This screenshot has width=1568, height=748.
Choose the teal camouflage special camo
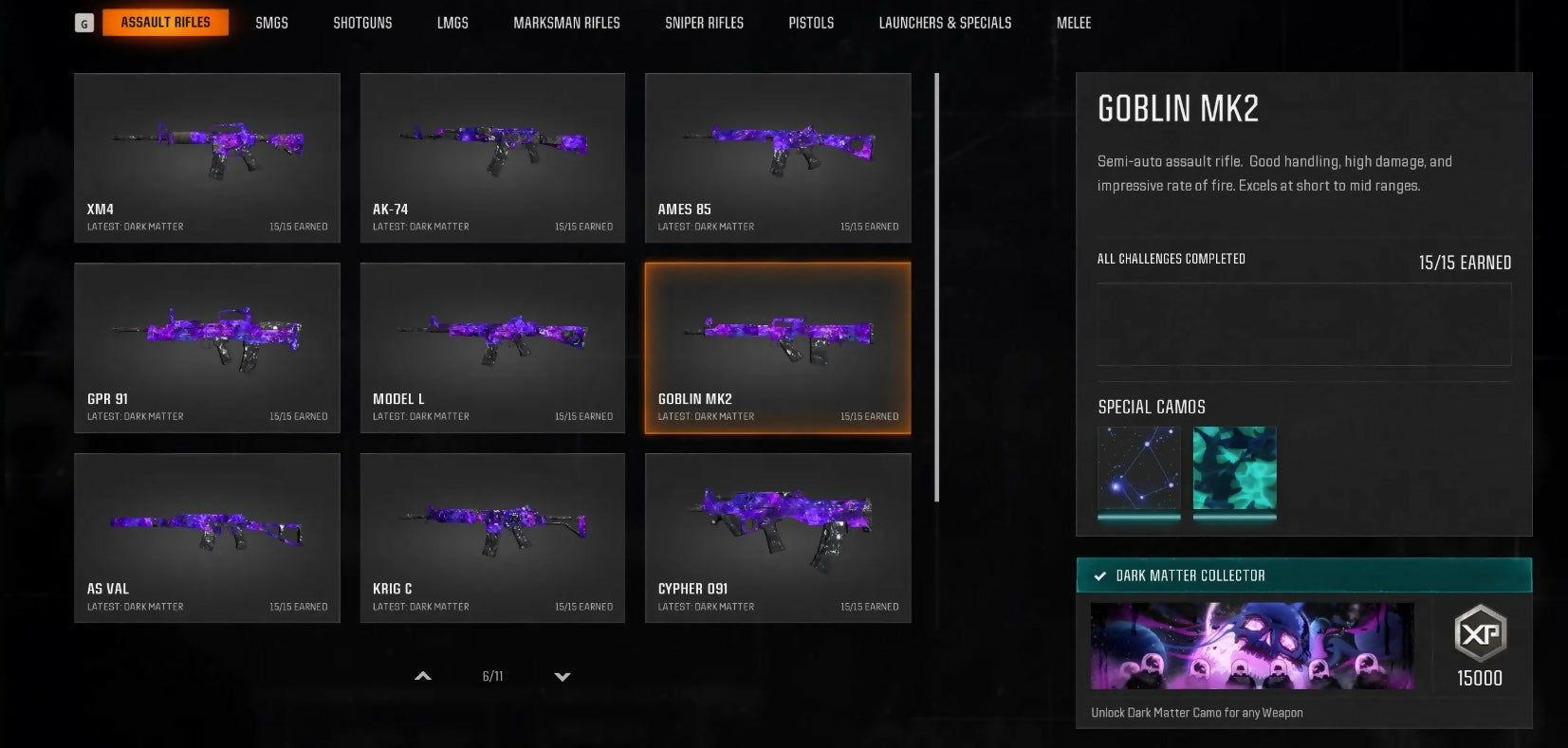(x=1234, y=469)
